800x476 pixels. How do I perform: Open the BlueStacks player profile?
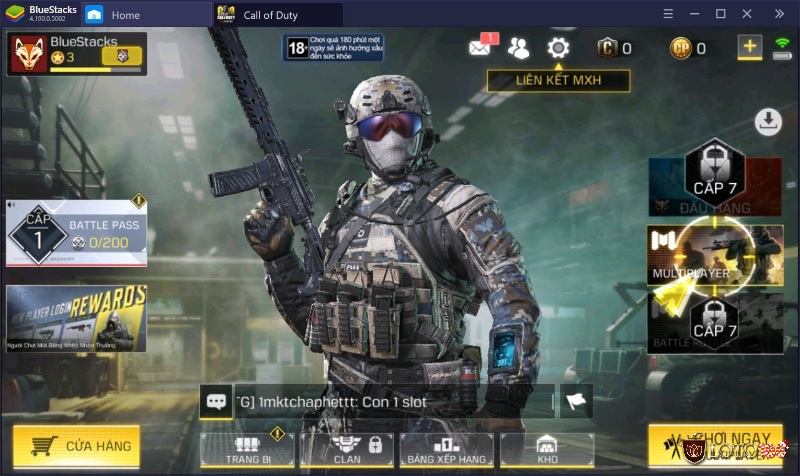tap(77, 54)
